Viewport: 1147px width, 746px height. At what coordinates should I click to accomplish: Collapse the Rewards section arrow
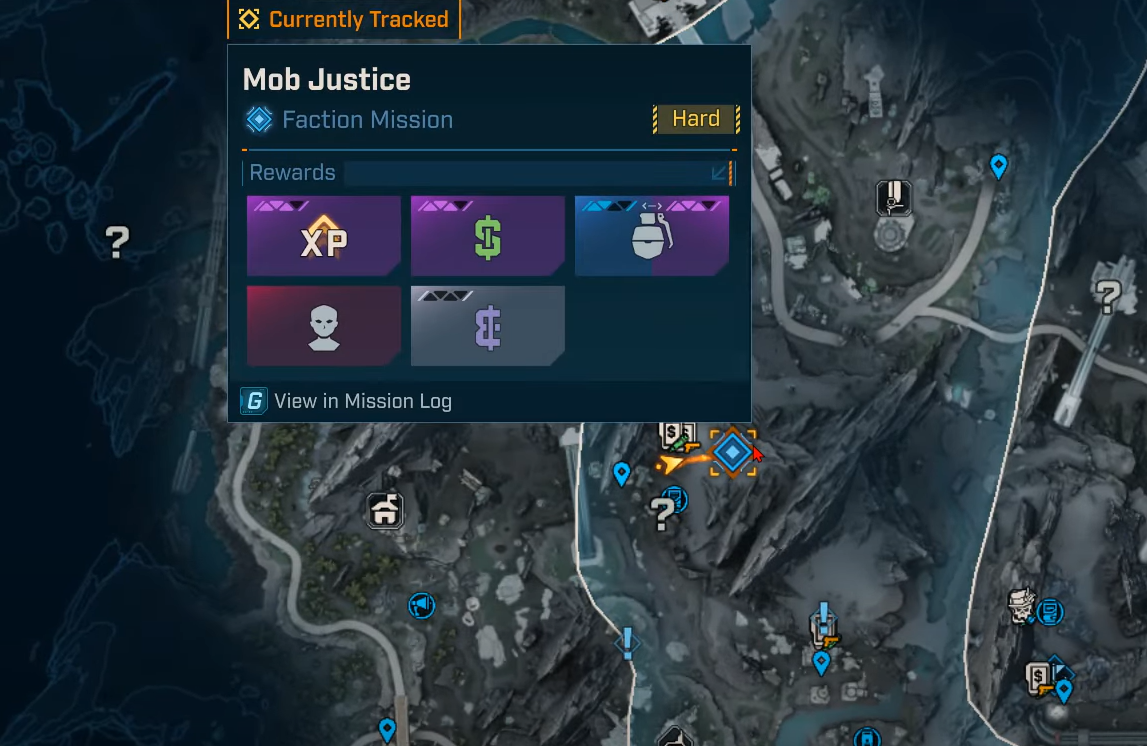(x=719, y=173)
